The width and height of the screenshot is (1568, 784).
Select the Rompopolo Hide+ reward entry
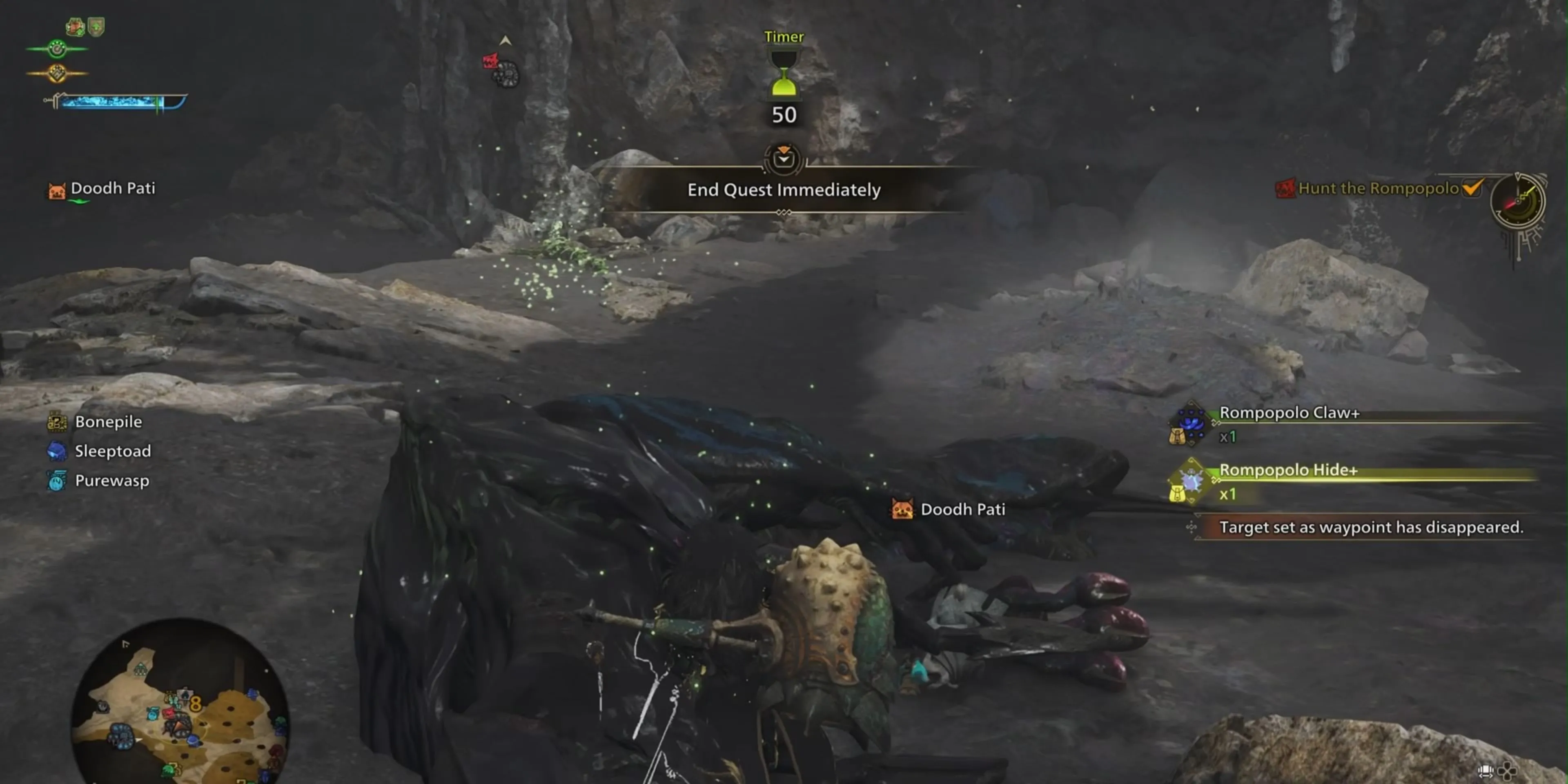tap(1288, 470)
